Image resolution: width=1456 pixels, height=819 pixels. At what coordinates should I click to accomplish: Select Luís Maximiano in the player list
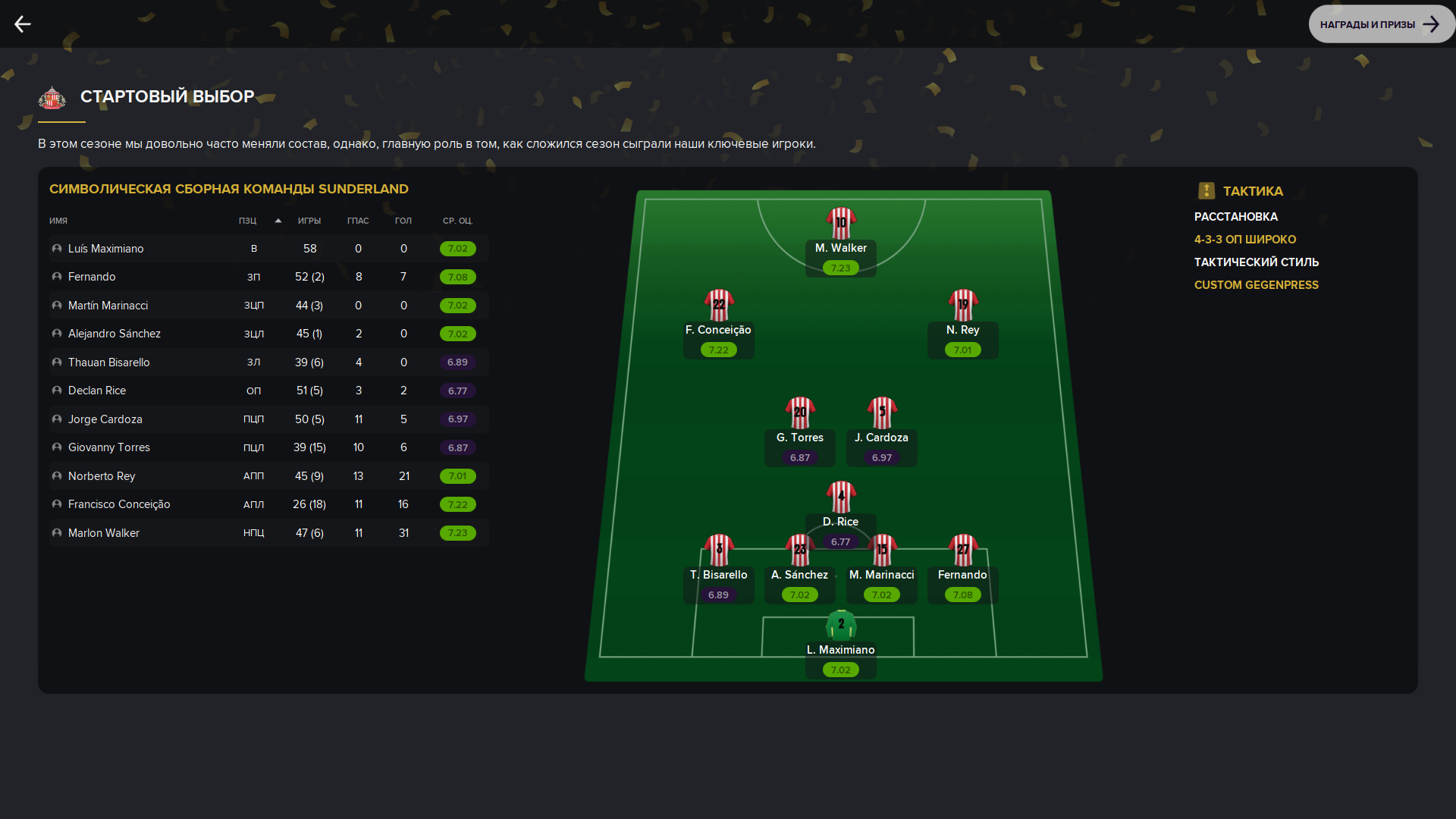105,249
